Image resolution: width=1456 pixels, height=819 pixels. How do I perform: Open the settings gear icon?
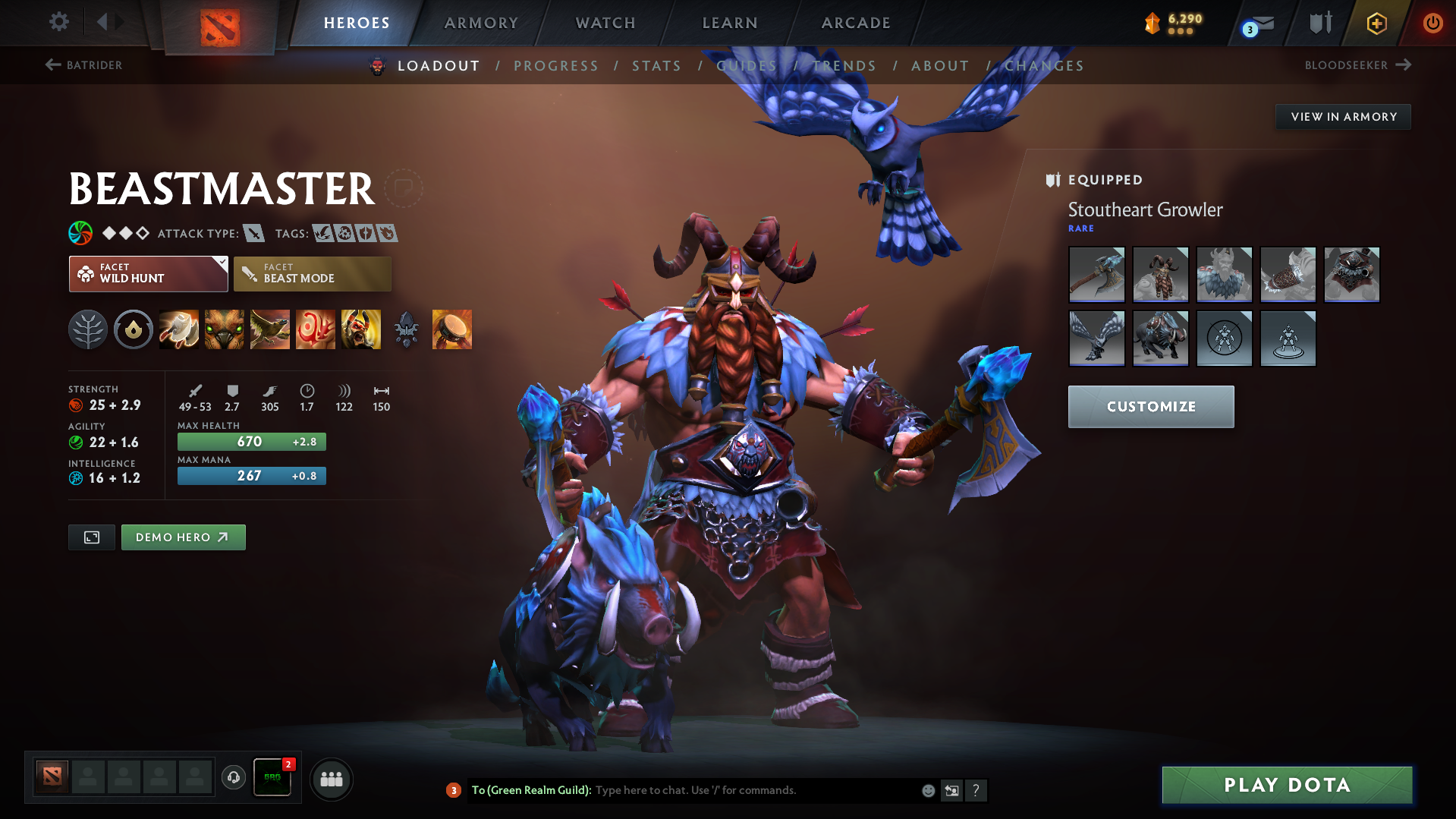[58, 22]
